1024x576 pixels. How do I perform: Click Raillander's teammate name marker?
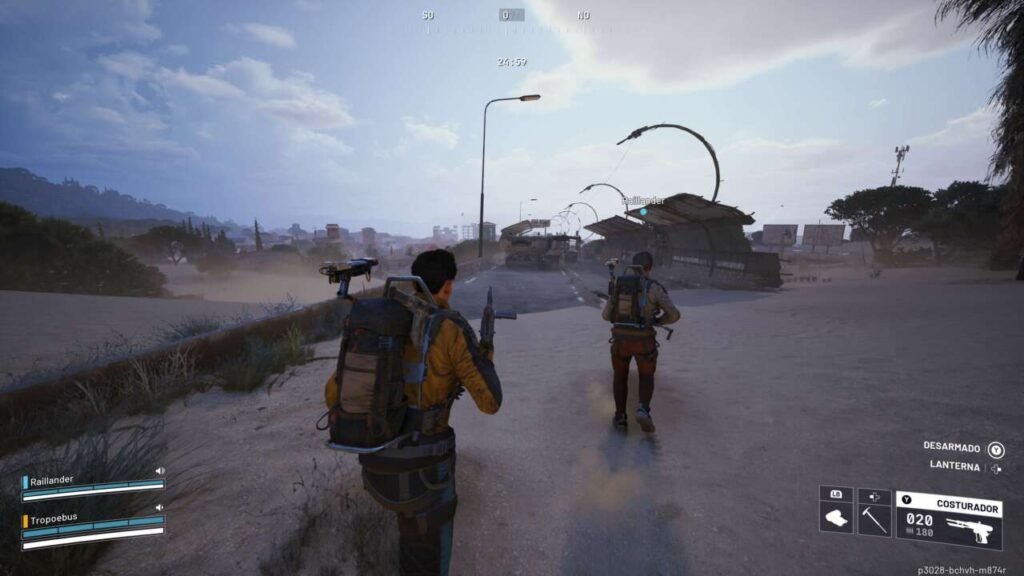pos(643,201)
